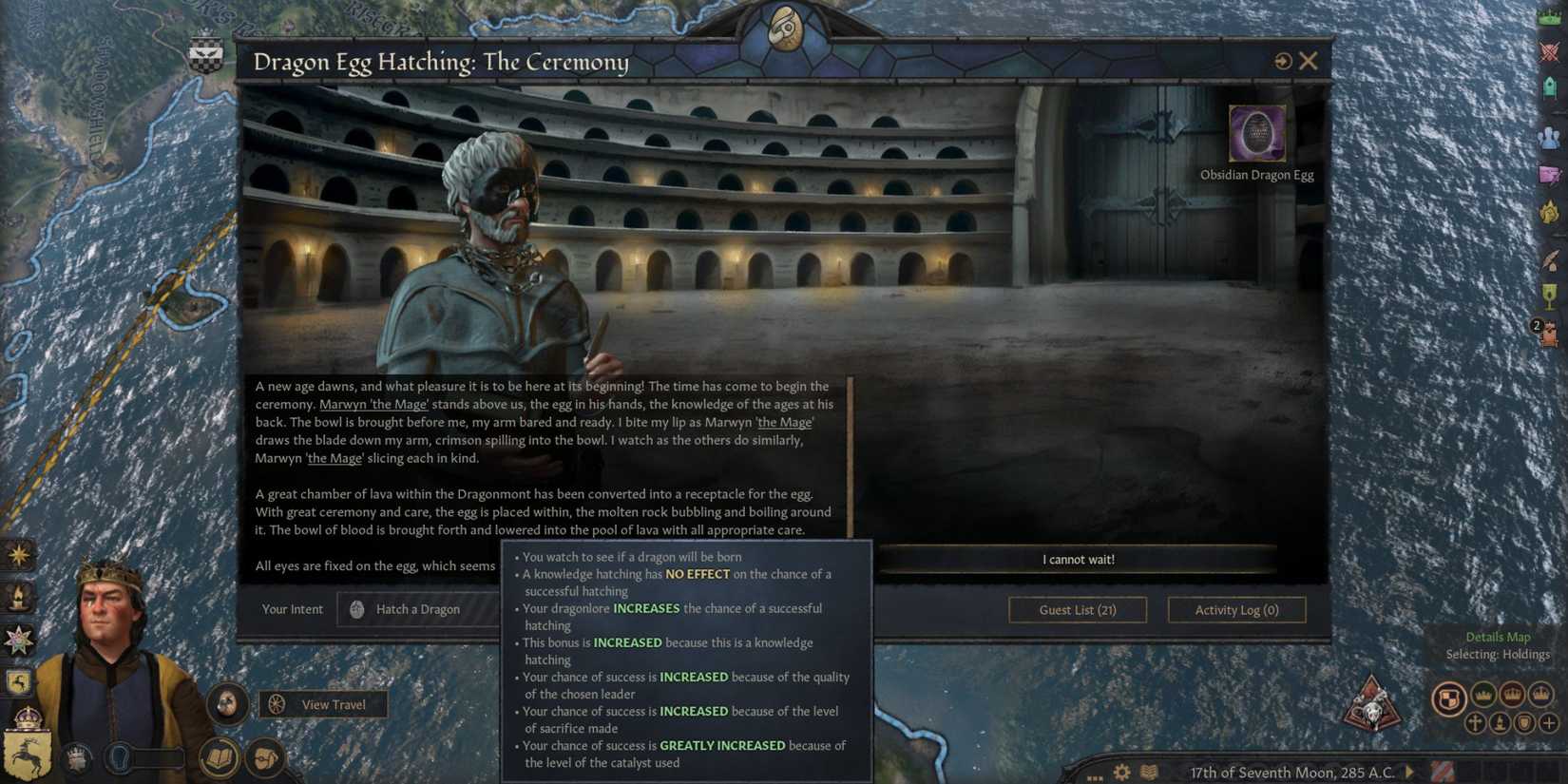The width and height of the screenshot is (1568, 784).
Task: Click the 'I cannot wait!' response
Action: [x=1079, y=559]
